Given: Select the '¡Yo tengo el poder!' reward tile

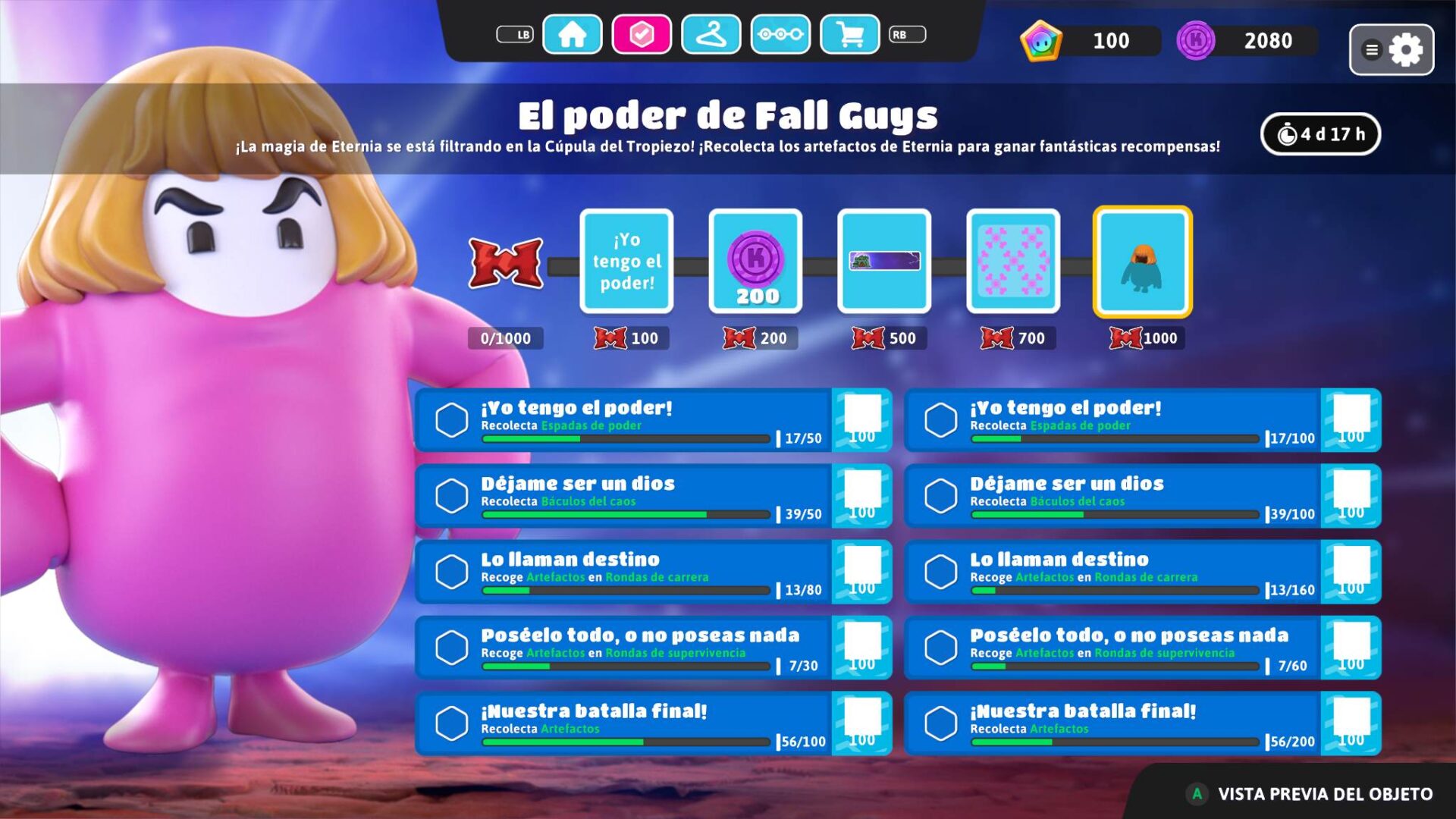Looking at the screenshot, I should pos(626,261).
